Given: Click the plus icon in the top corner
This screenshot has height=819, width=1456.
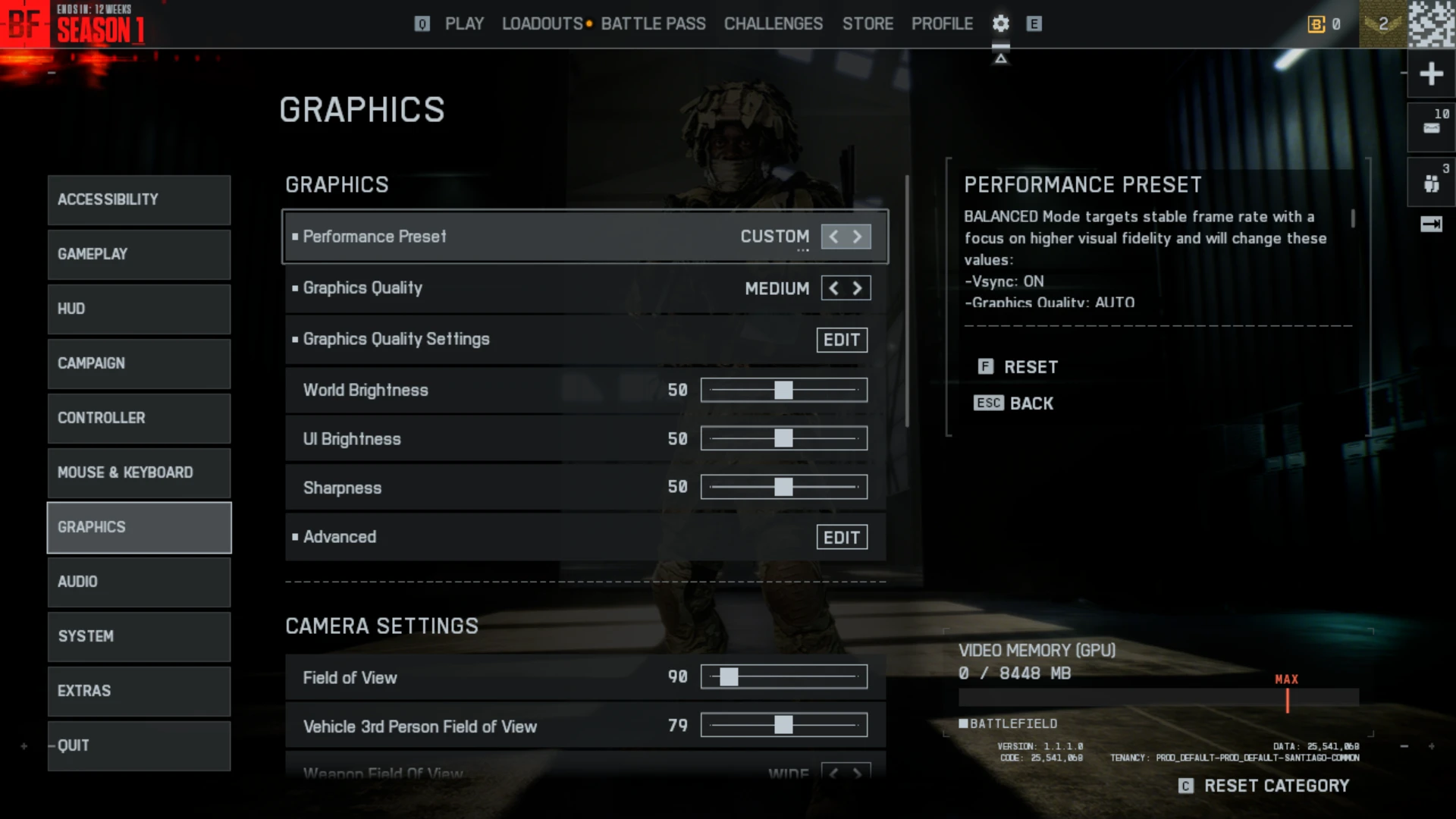Looking at the screenshot, I should click(x=1431, y=74).
